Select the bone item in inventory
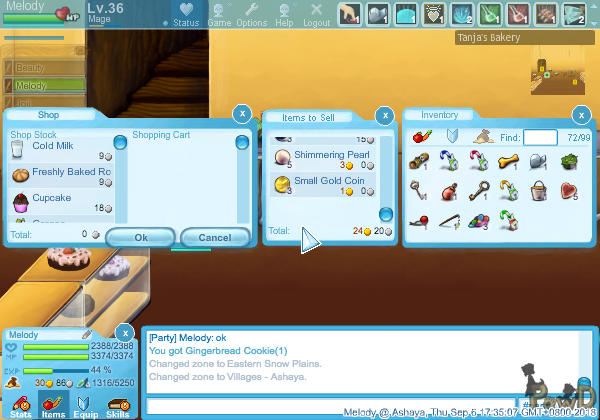Image resolution: width=600 pixels, height=420 pixels. [509, 160]
